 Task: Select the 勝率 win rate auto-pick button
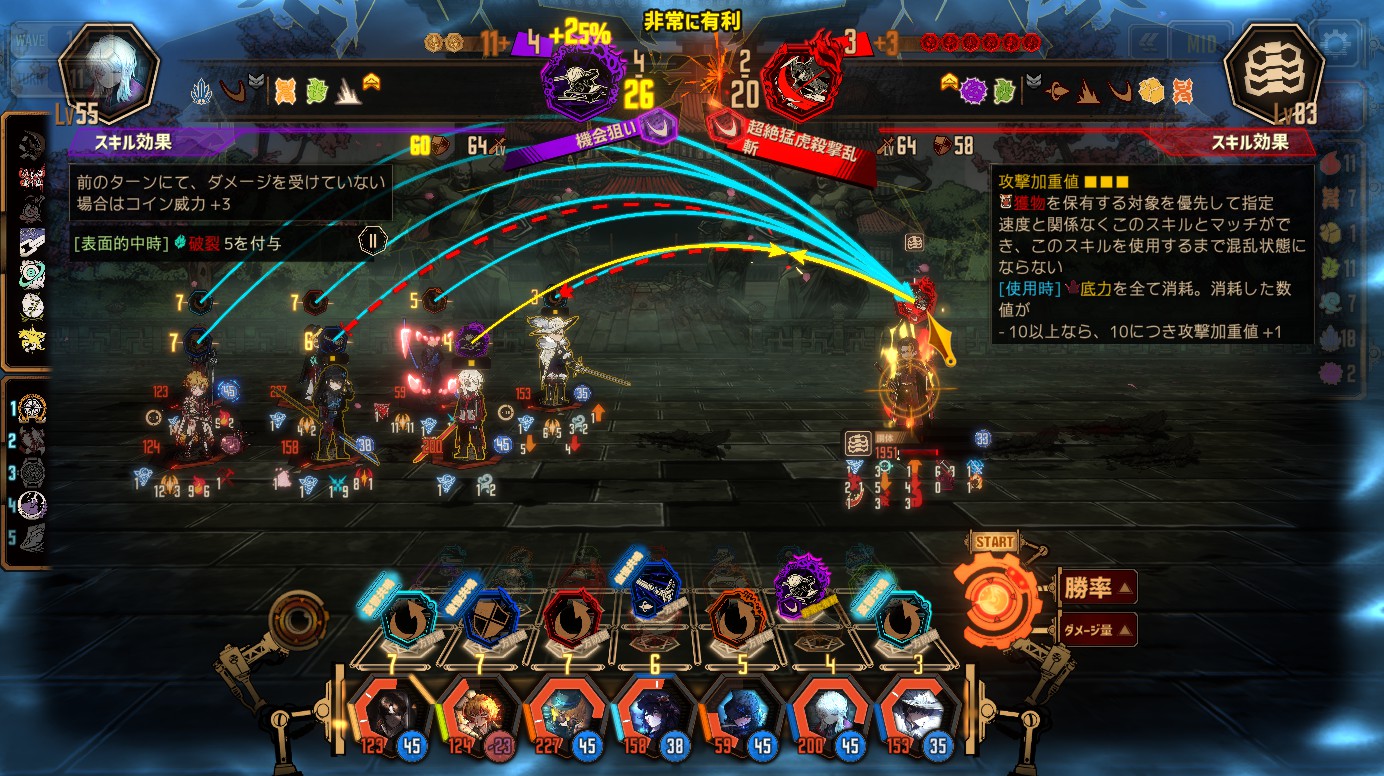[x=1096, y=588]
